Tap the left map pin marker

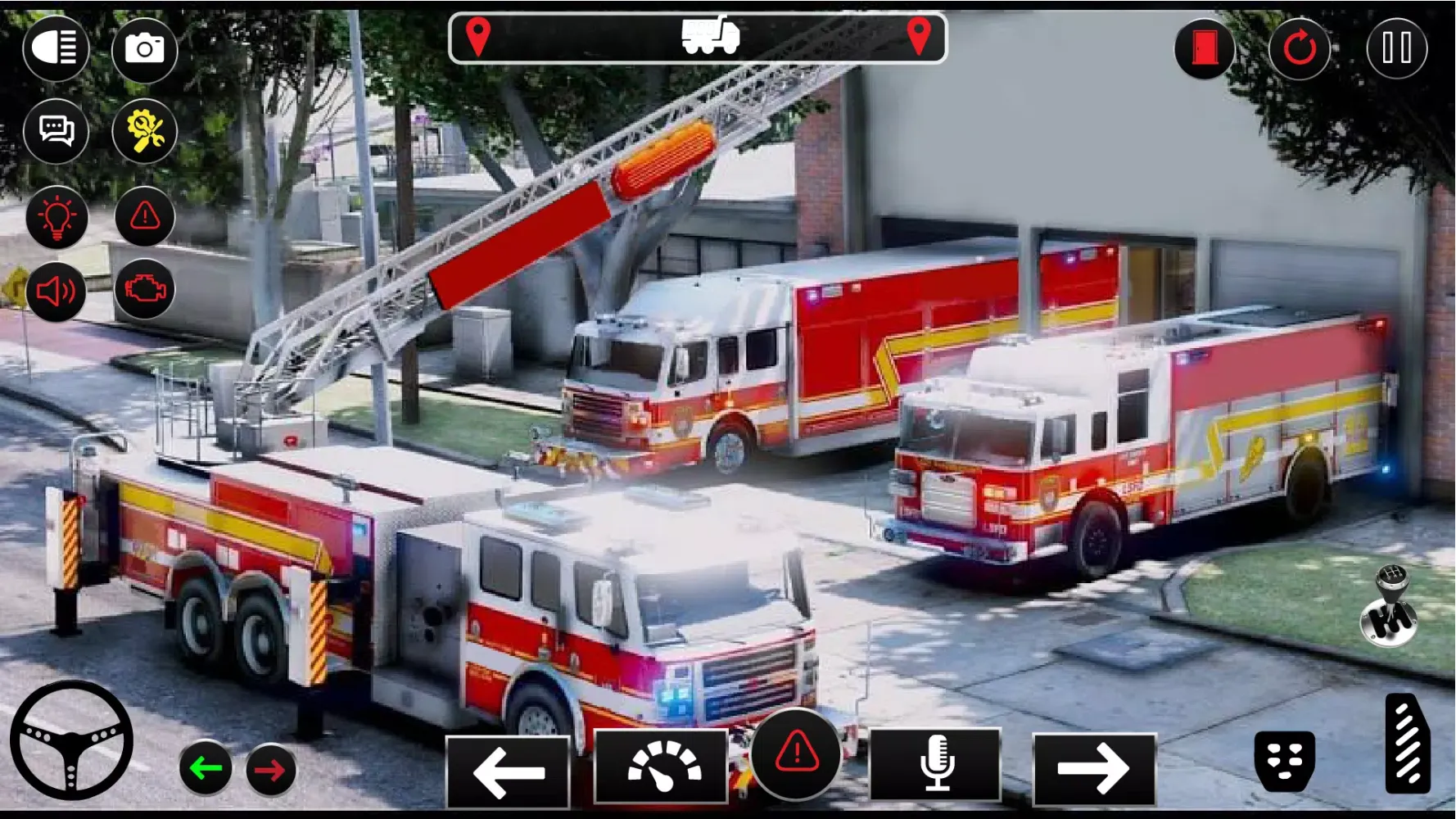(x=479, y=37)
